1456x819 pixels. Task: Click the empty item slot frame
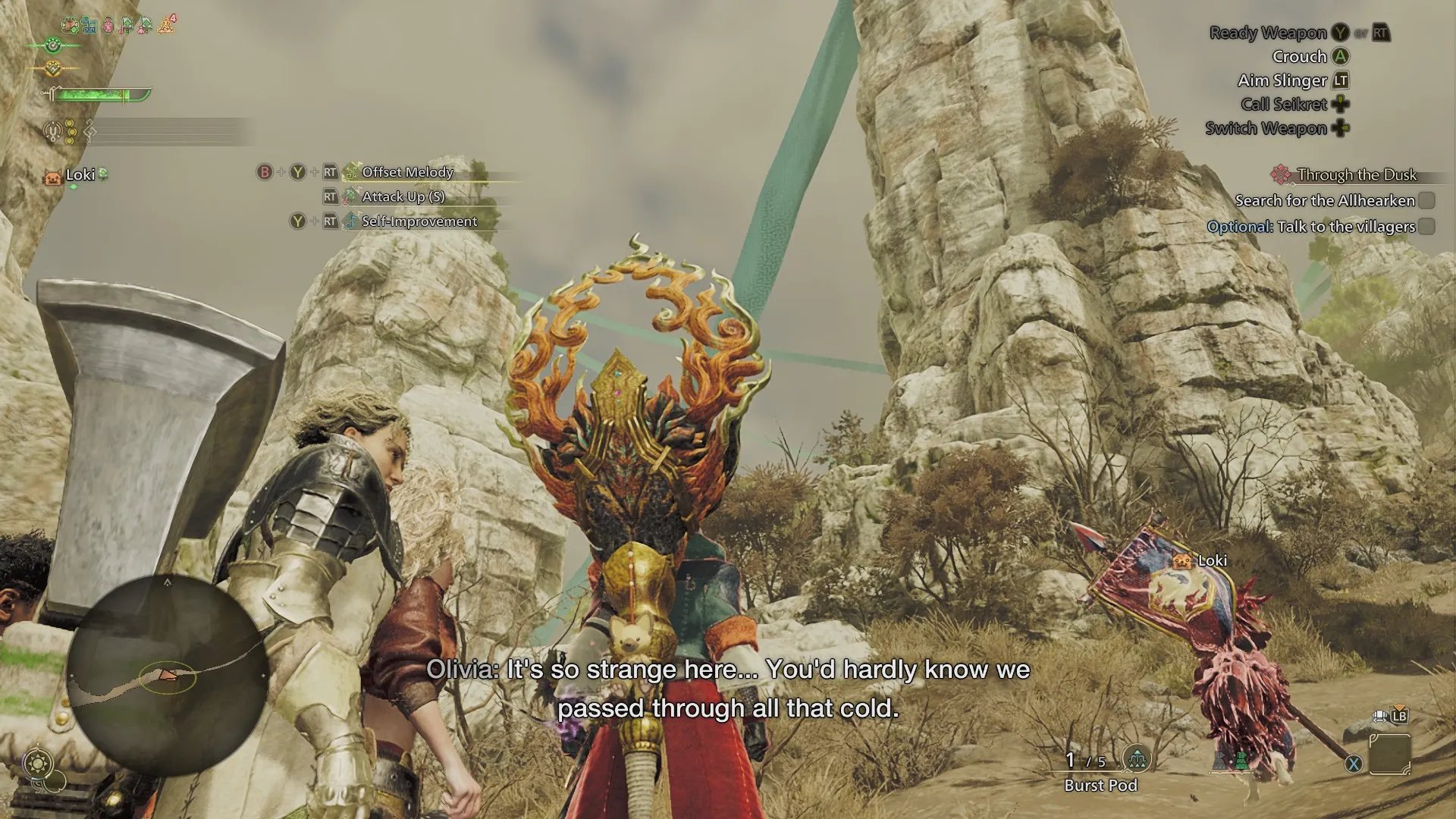coord(1389,754)
